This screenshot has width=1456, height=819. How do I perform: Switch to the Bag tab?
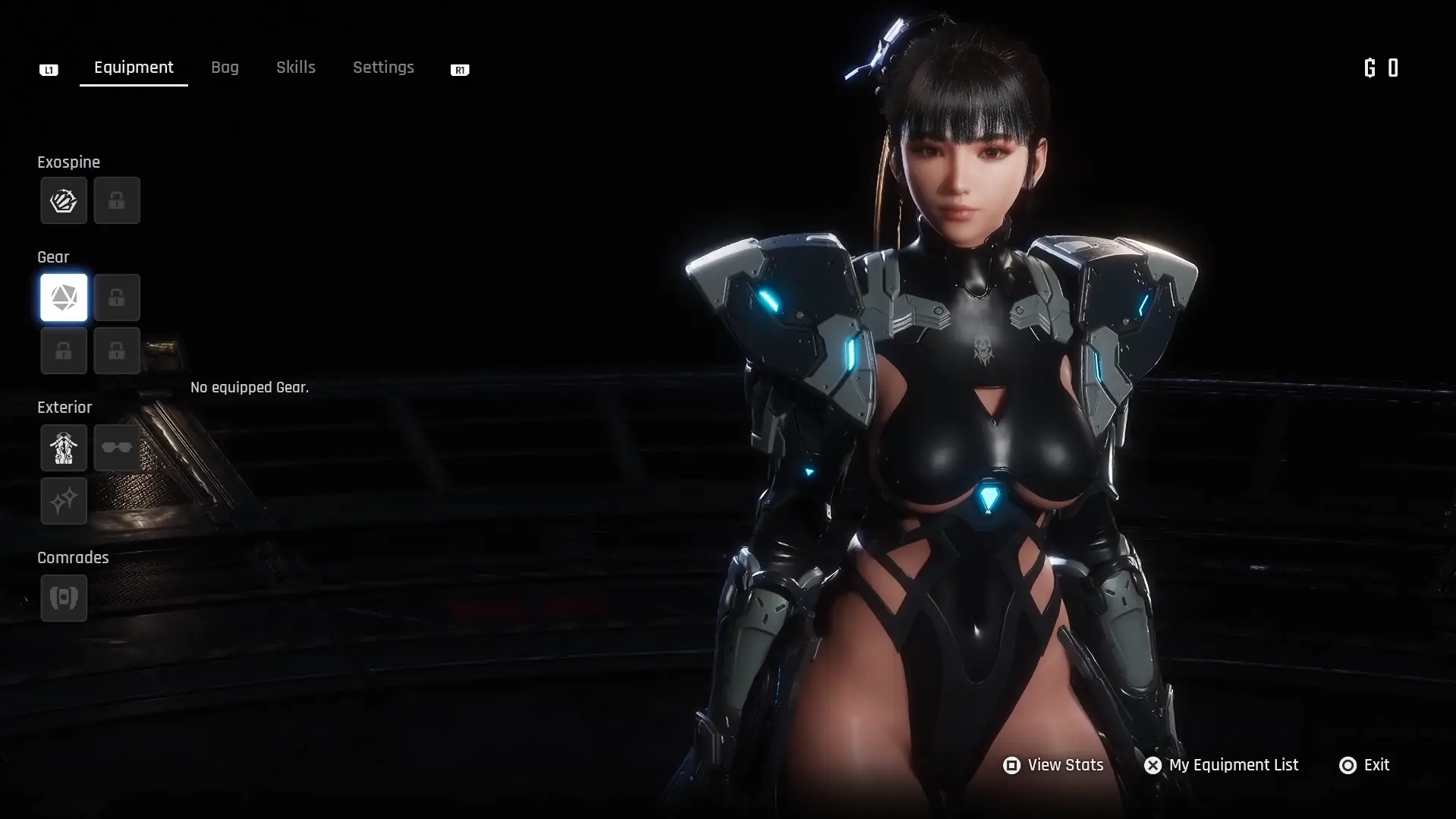(225, 68)
